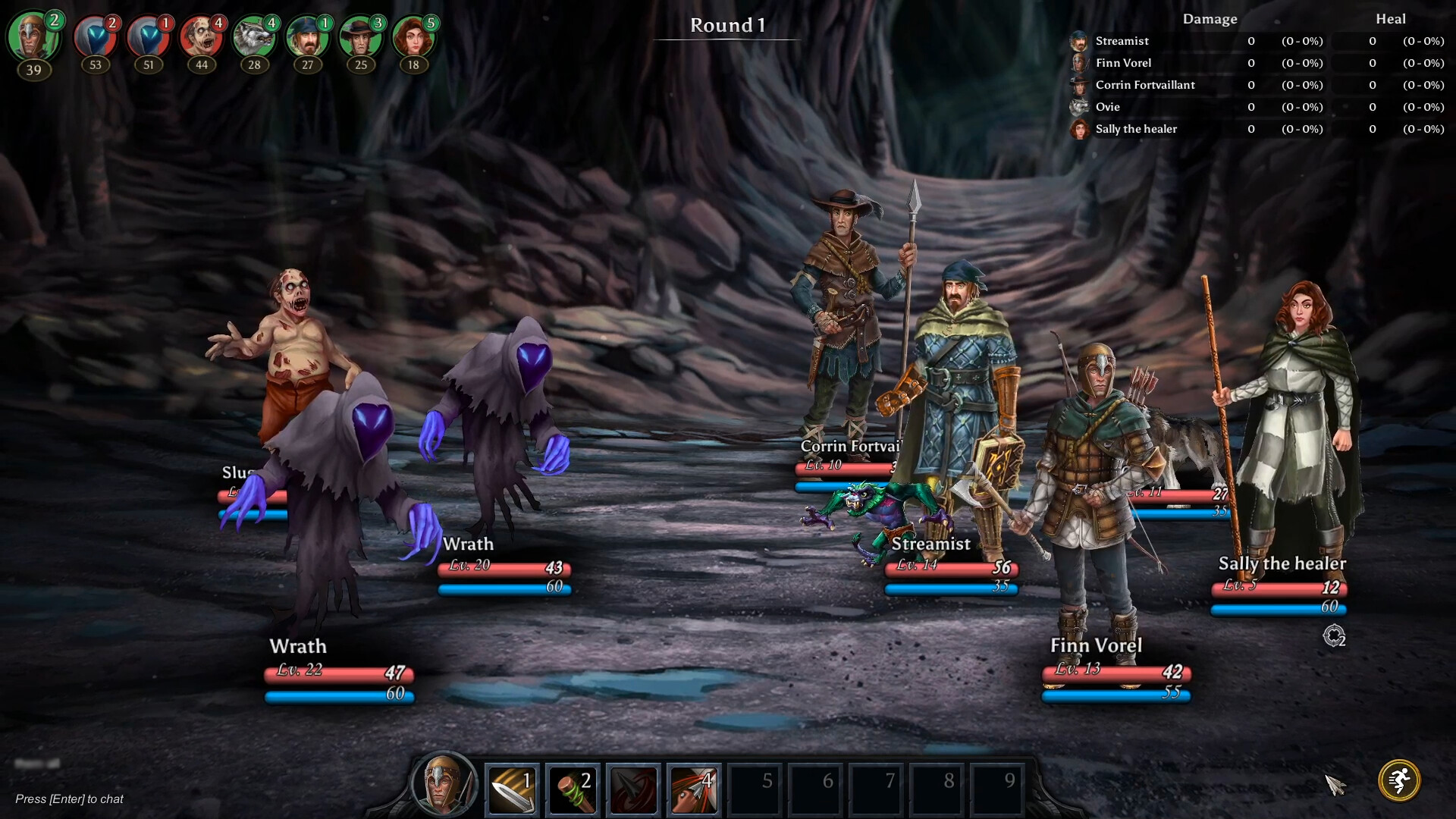This screenshot has width=1456, height=819.
Task: Click the Damage column header
Action: coord(1210,19)
